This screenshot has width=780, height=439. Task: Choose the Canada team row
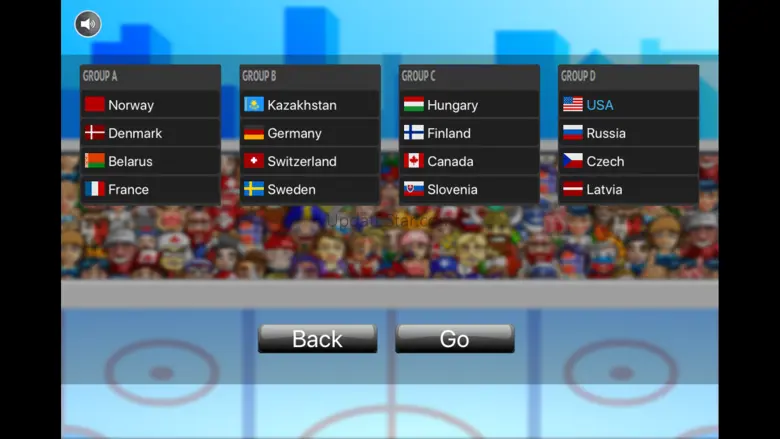[469, 161]
